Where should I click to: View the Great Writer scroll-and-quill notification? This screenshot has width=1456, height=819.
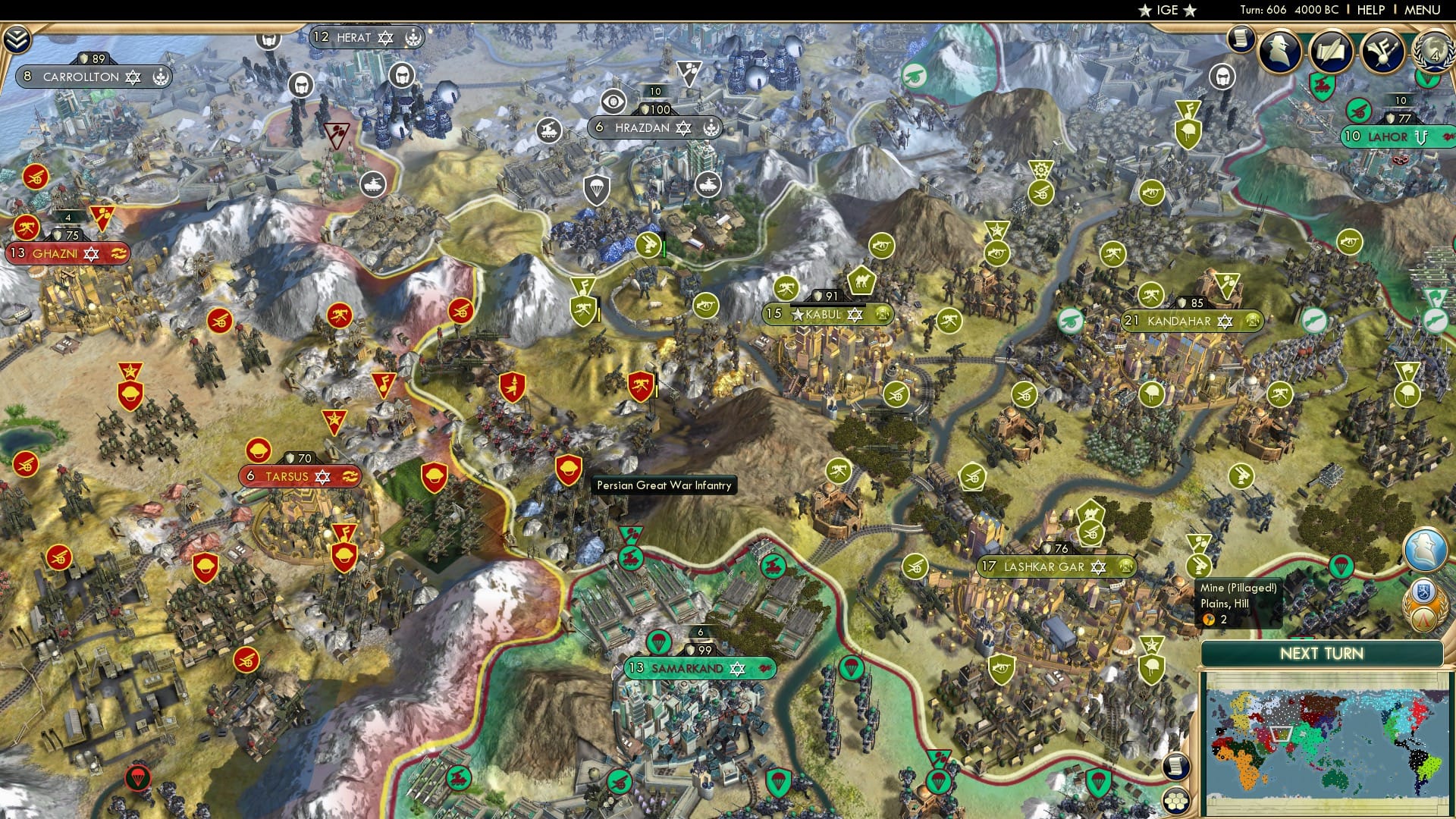[1331, 52]
